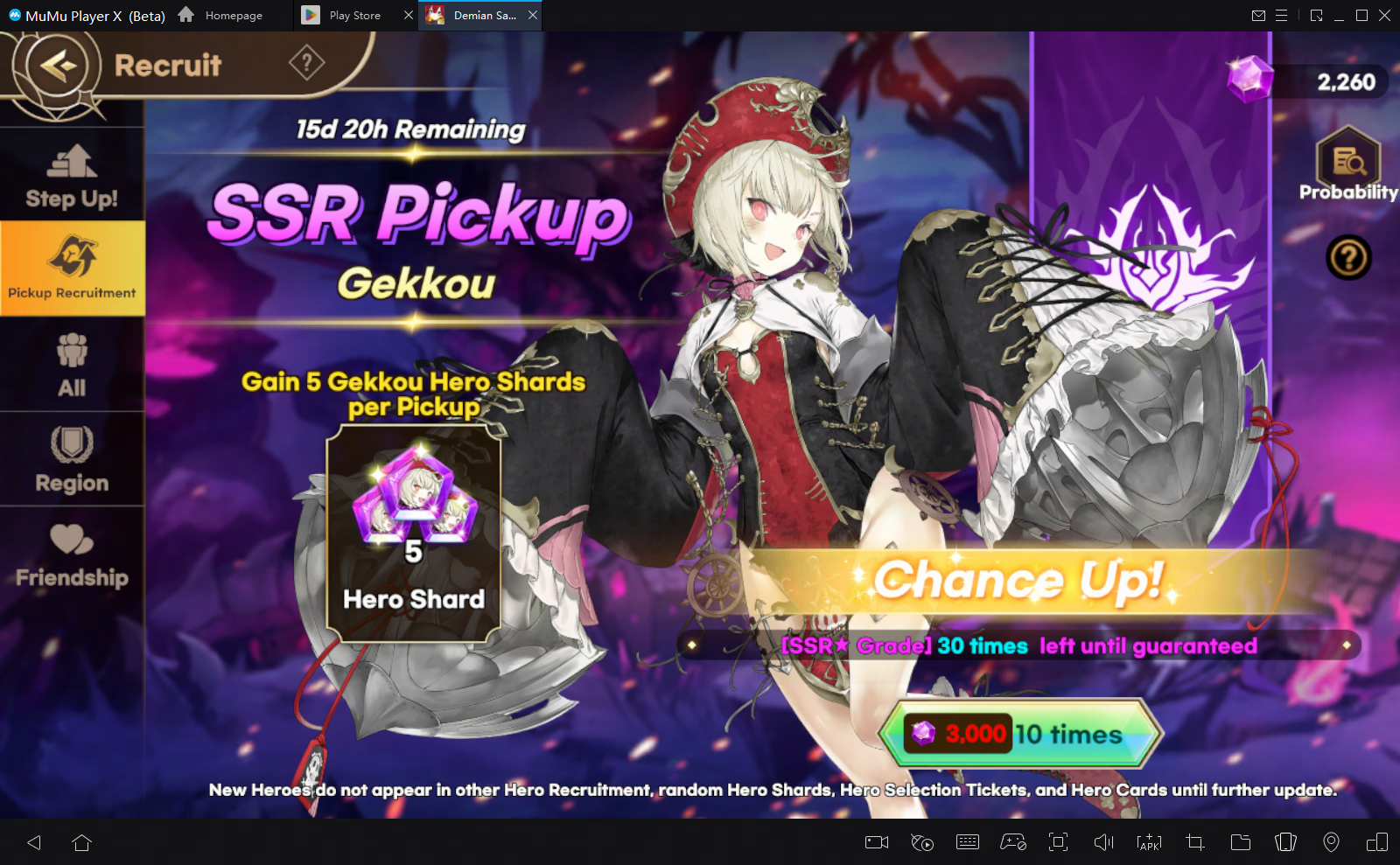This screenshot has width=1400, height=865.
Task: Click the round gold question mark icon
Action: click(1348, 258)
